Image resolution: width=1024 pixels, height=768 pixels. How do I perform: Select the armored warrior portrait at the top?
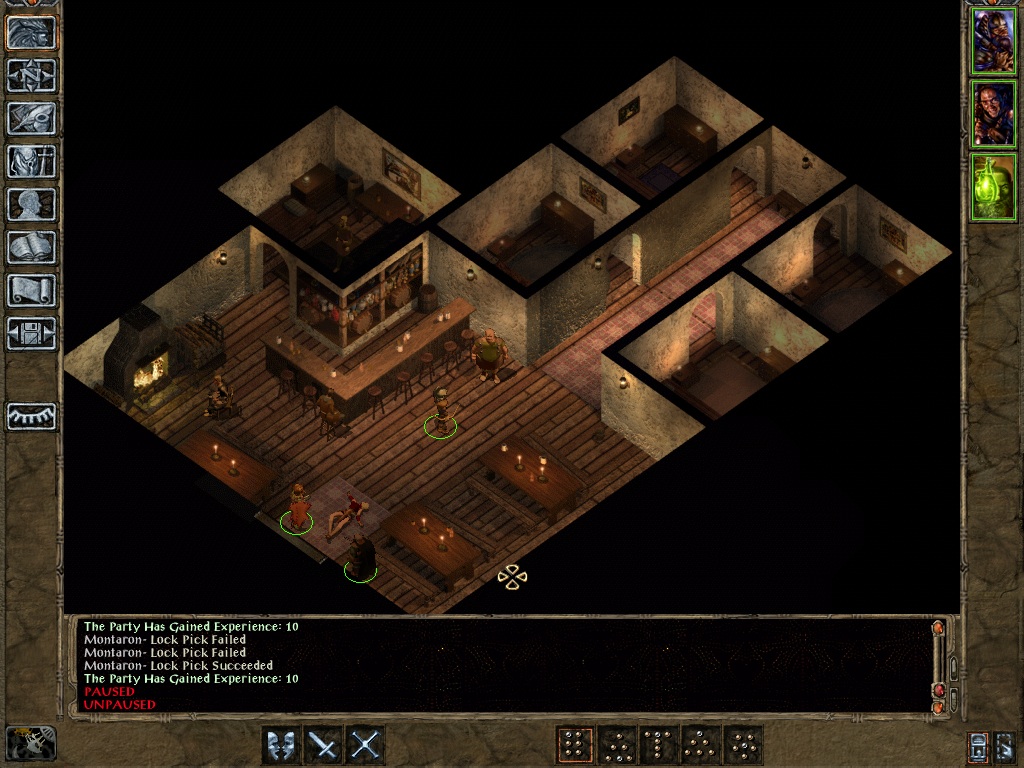[x=994, y=40]
